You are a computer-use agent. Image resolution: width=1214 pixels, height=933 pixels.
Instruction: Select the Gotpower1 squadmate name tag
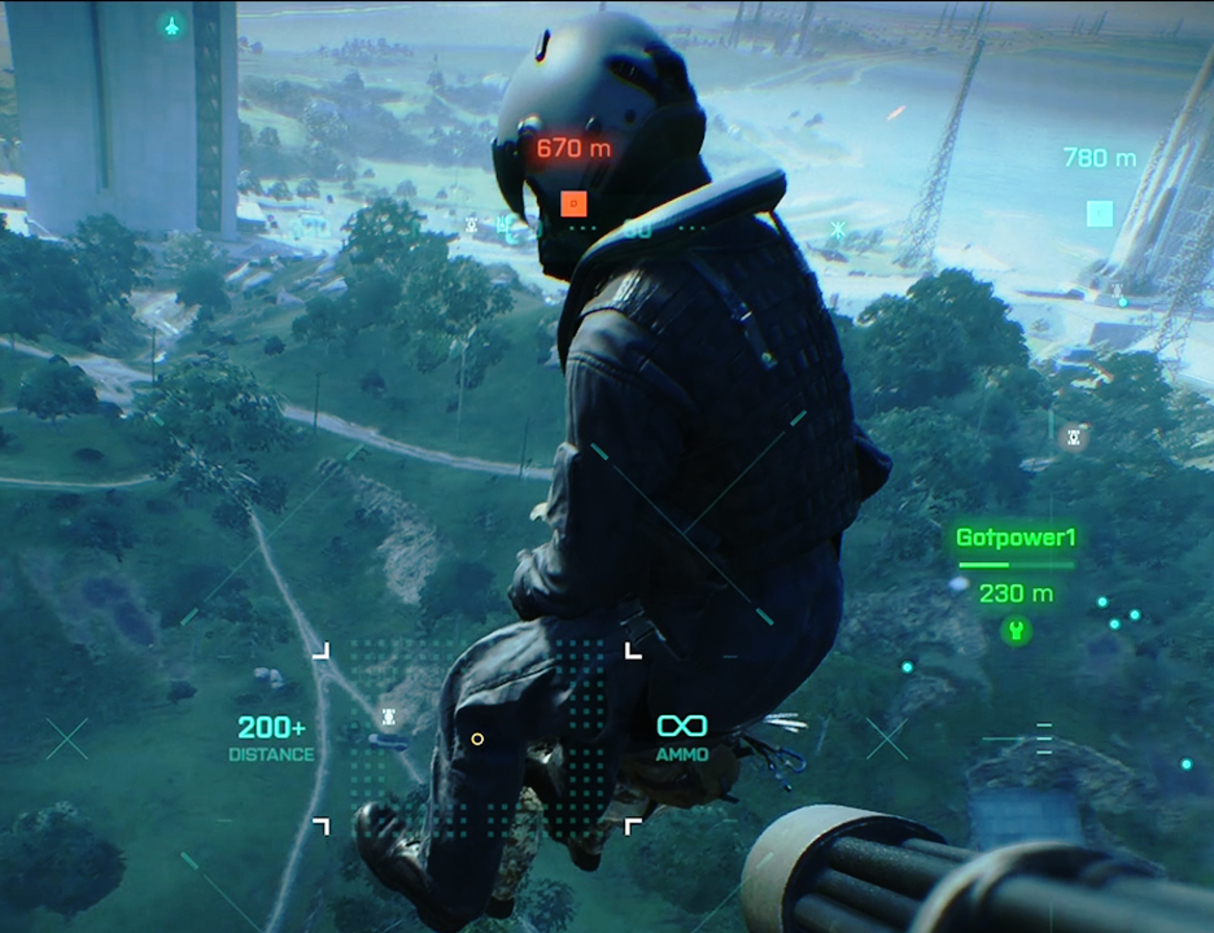pyautogui.click(x=1015, y=538)
